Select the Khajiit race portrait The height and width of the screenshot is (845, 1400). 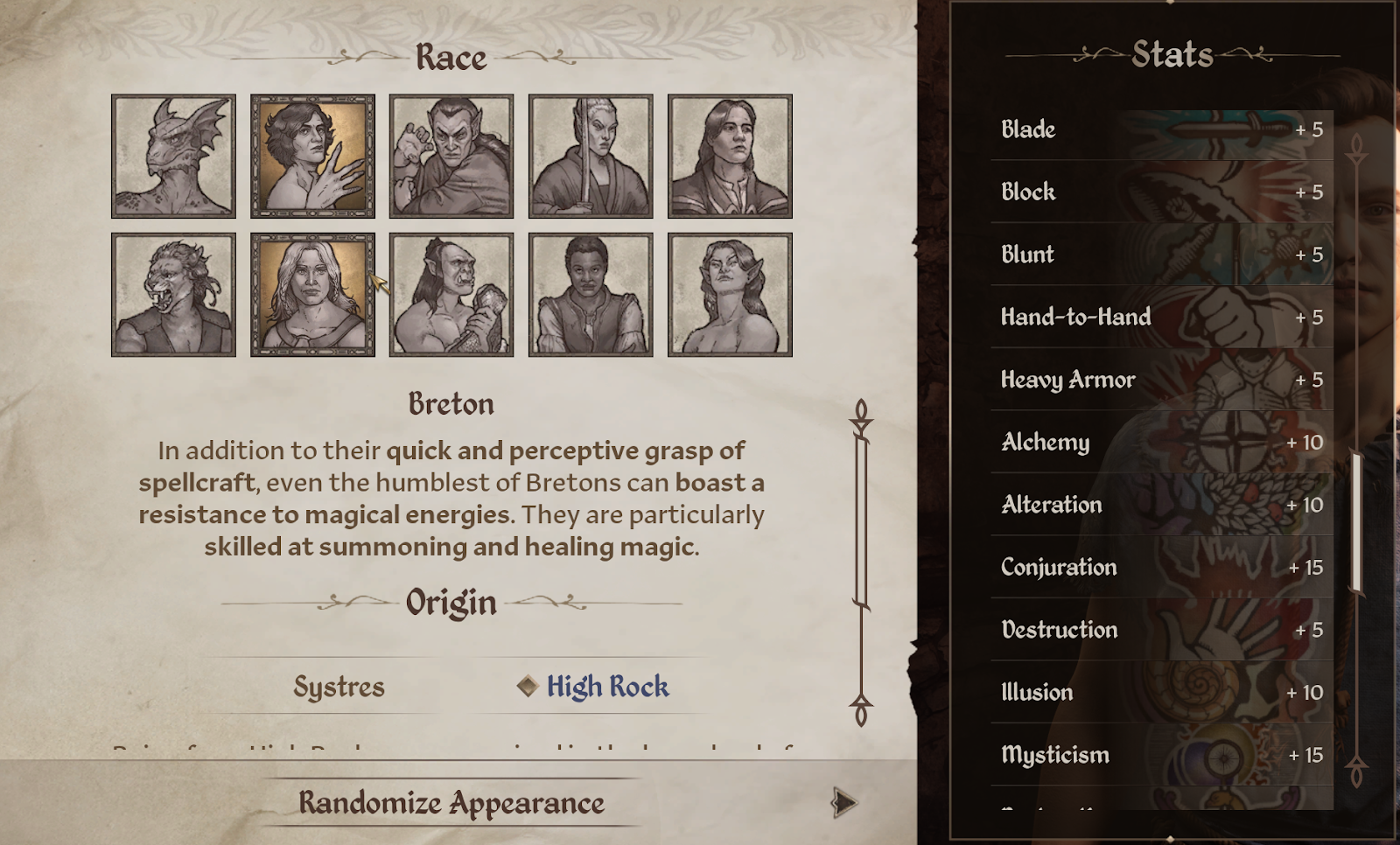pos(173,295)
